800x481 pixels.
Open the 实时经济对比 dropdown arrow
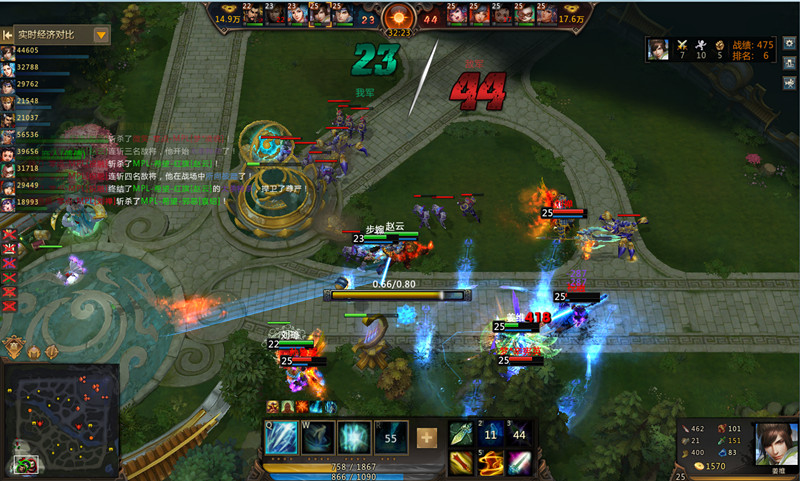tap(101, 34)
